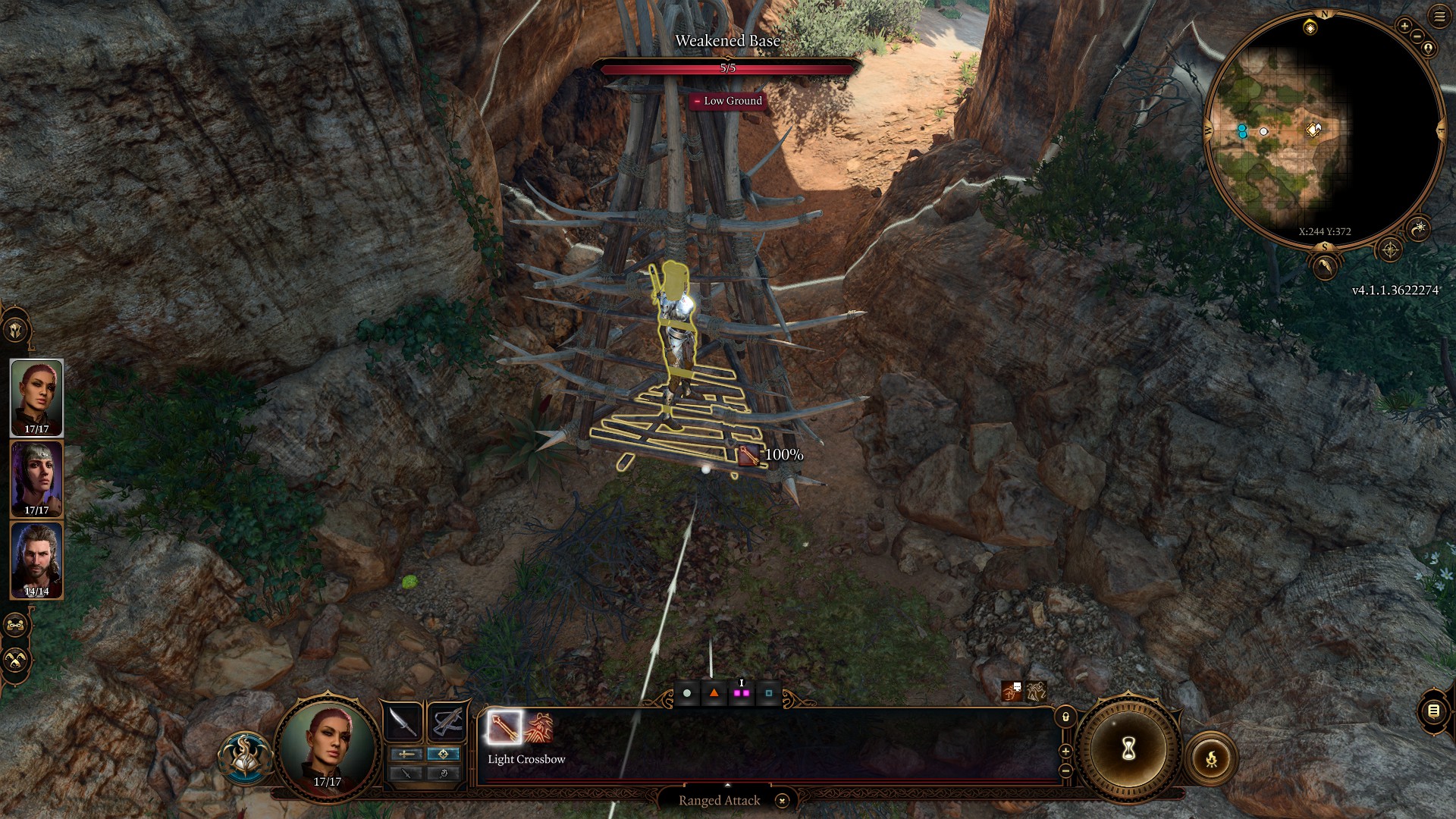Select the orange triangle action filter tab
The width and height of the screenshot is (1456, 819).
[x=713, y=692]
